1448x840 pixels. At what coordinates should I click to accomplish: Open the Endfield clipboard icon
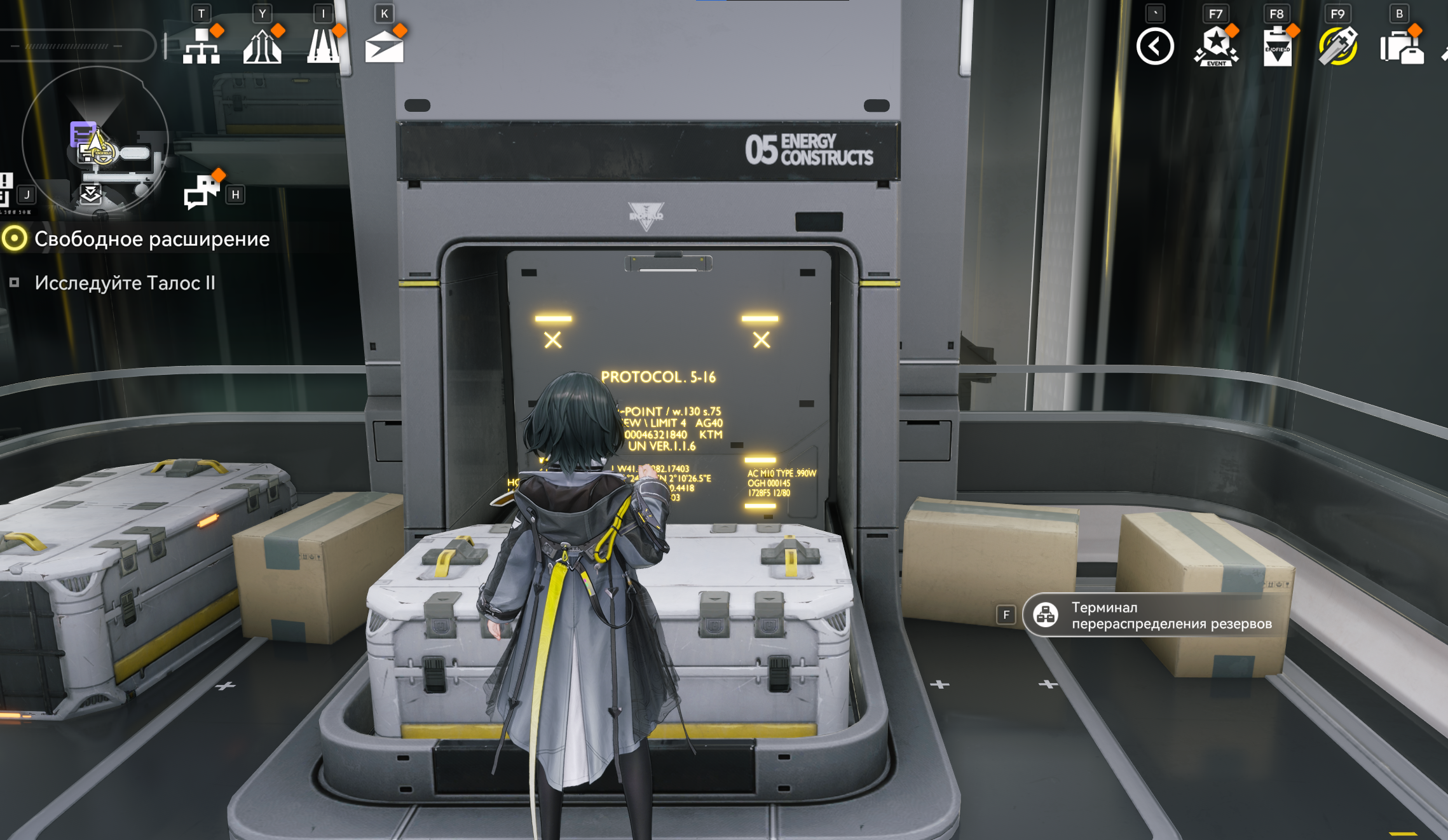pos(1276,46)
